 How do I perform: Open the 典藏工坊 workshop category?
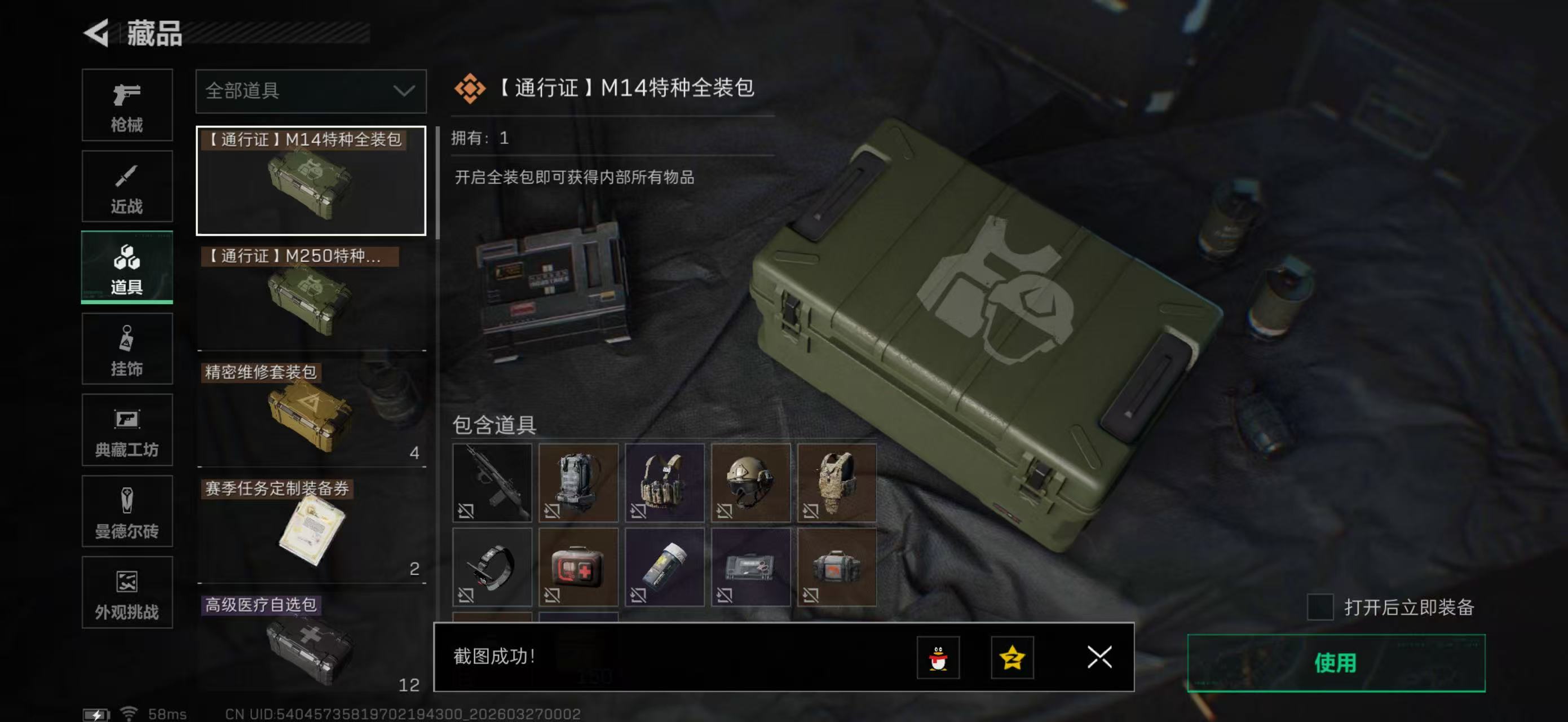pos(127,430)
